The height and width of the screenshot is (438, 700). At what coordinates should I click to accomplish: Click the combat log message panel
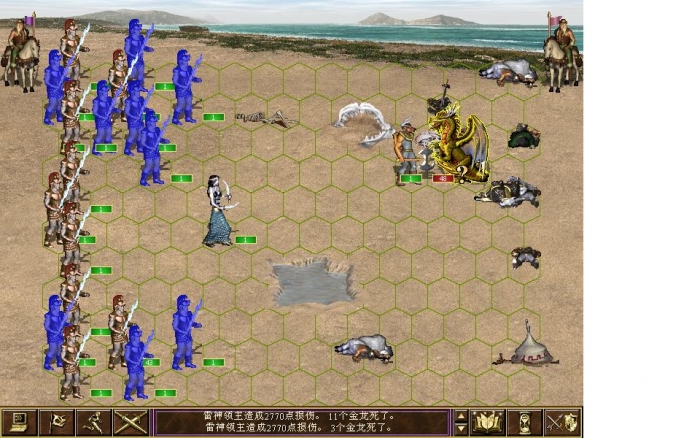point(300,422)
